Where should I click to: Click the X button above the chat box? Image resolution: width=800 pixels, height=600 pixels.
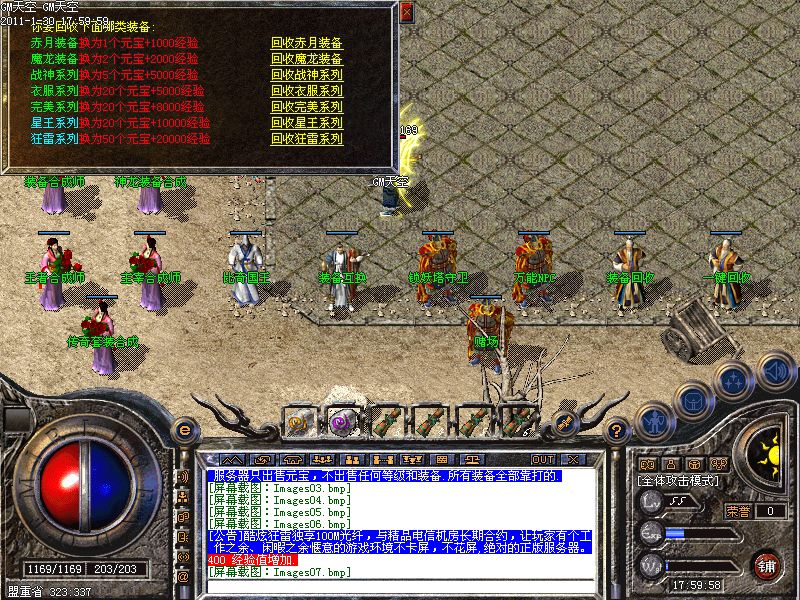click(573, 459)
